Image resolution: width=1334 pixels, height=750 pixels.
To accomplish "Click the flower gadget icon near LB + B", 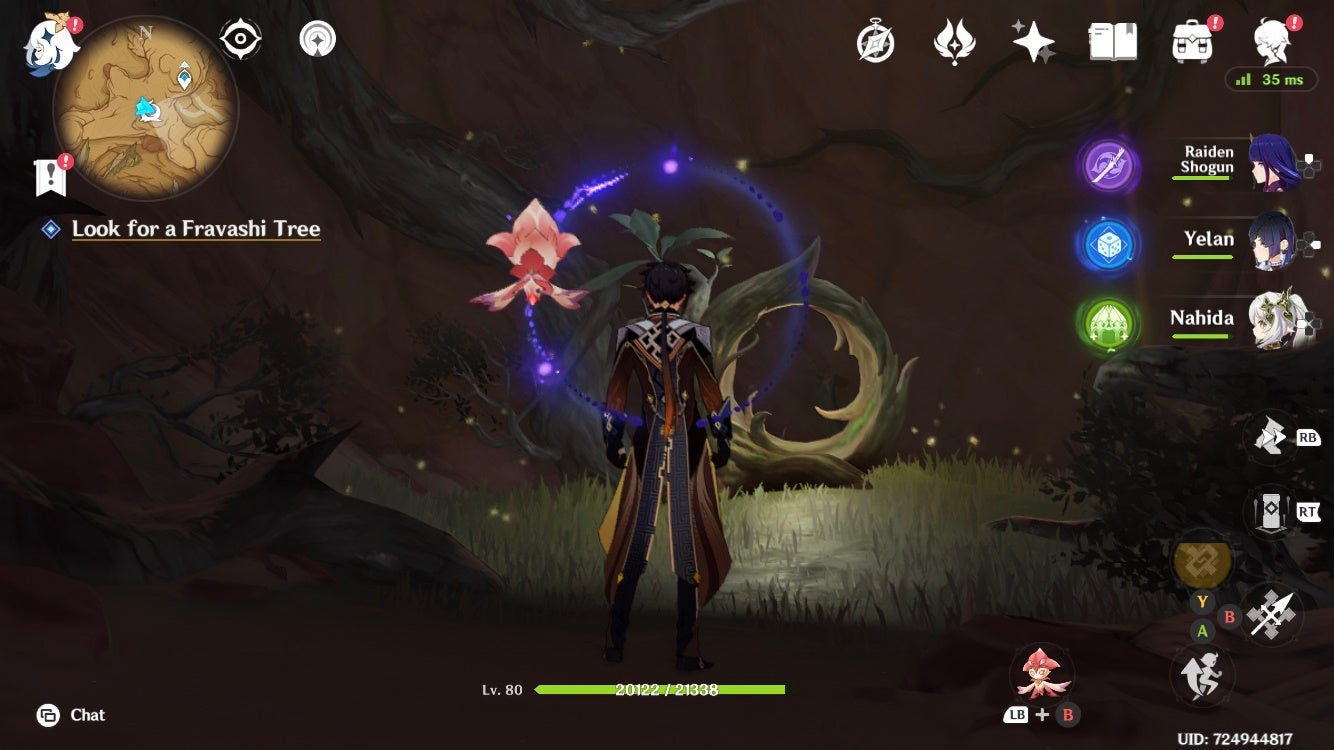I will (x=1045, y=673).
